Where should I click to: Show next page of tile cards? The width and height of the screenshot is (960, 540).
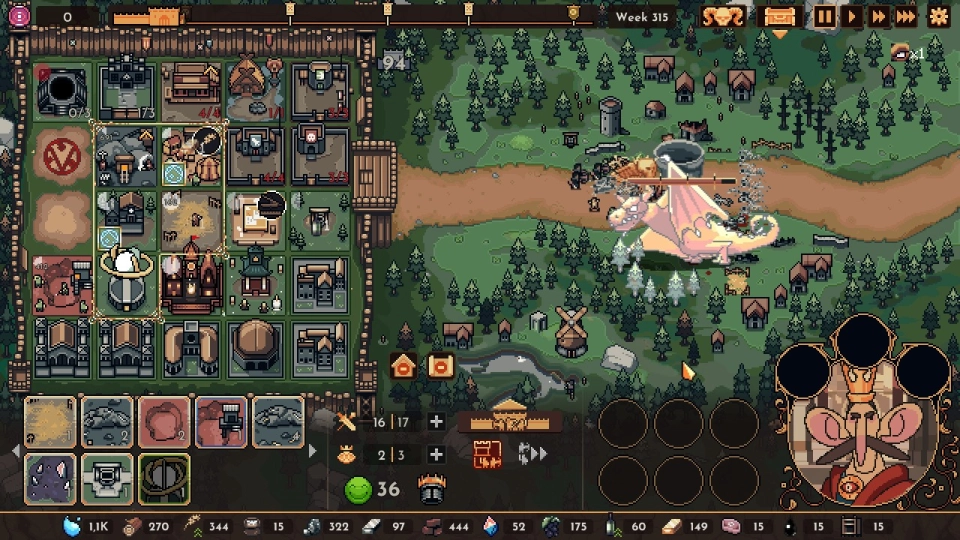tap(313, 451)
